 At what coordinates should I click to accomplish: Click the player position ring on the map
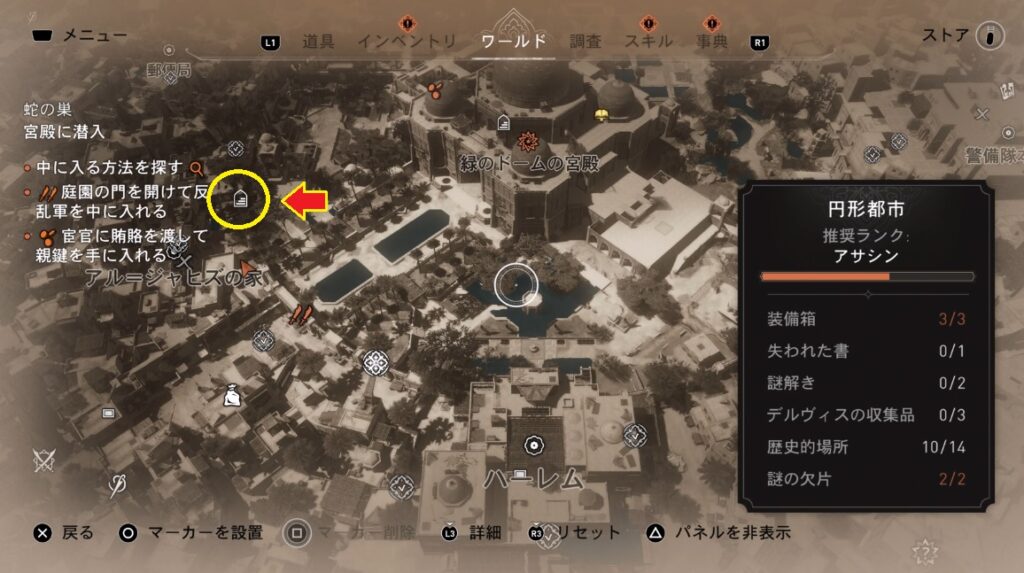[517, 285]
